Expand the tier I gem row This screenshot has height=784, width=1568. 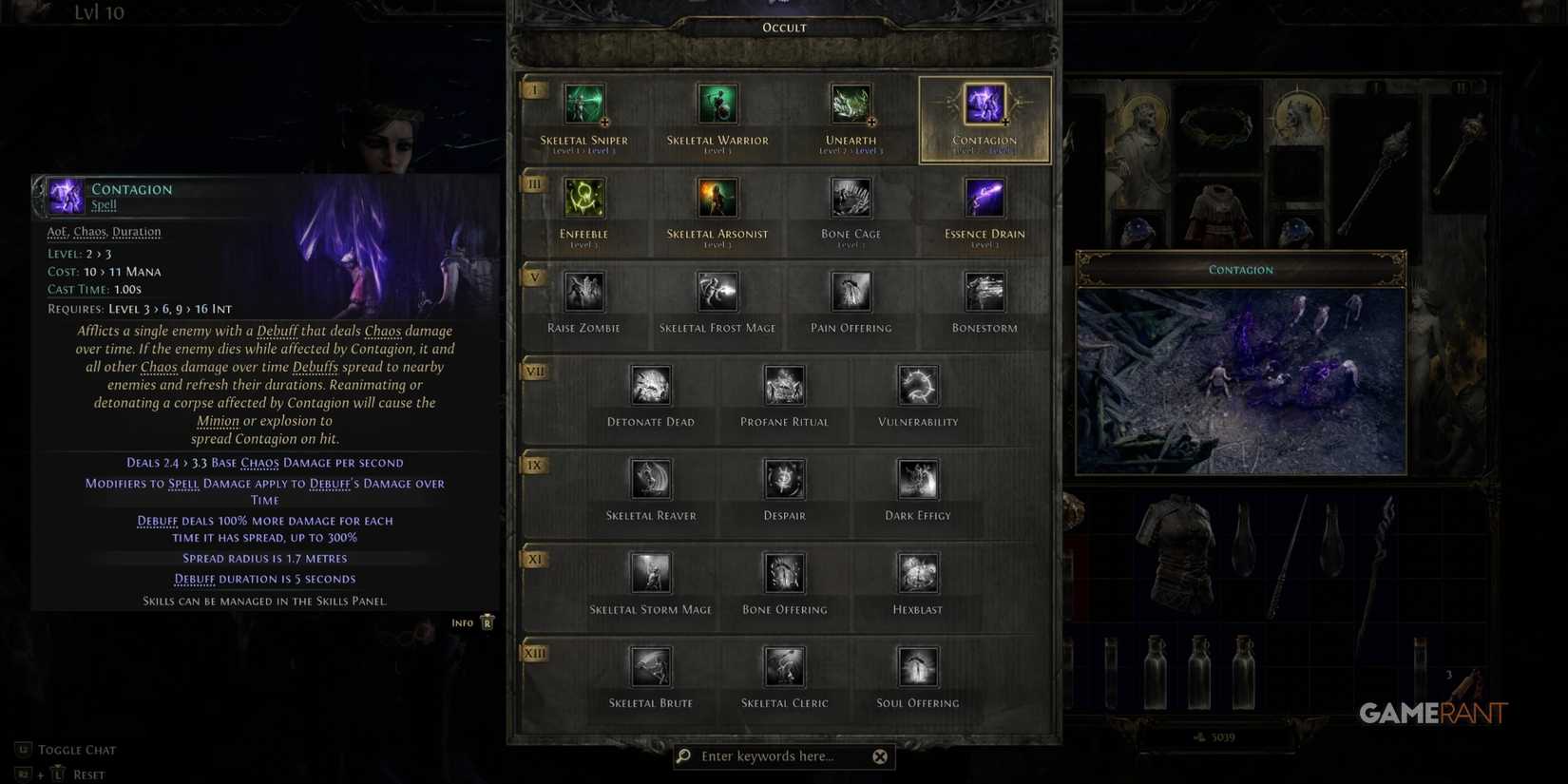(534, 88)
